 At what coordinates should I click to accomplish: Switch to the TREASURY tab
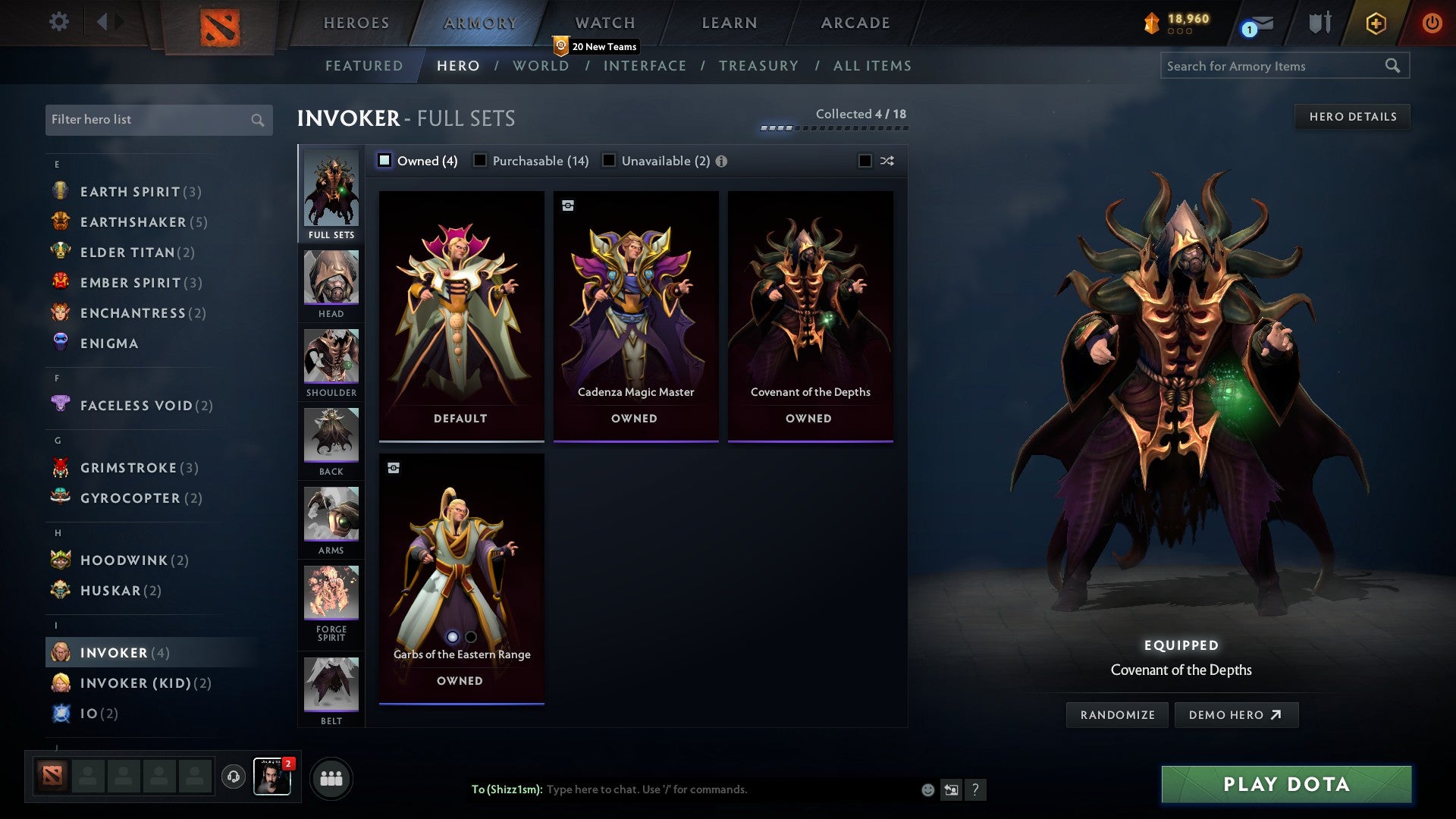click(758, 66)
